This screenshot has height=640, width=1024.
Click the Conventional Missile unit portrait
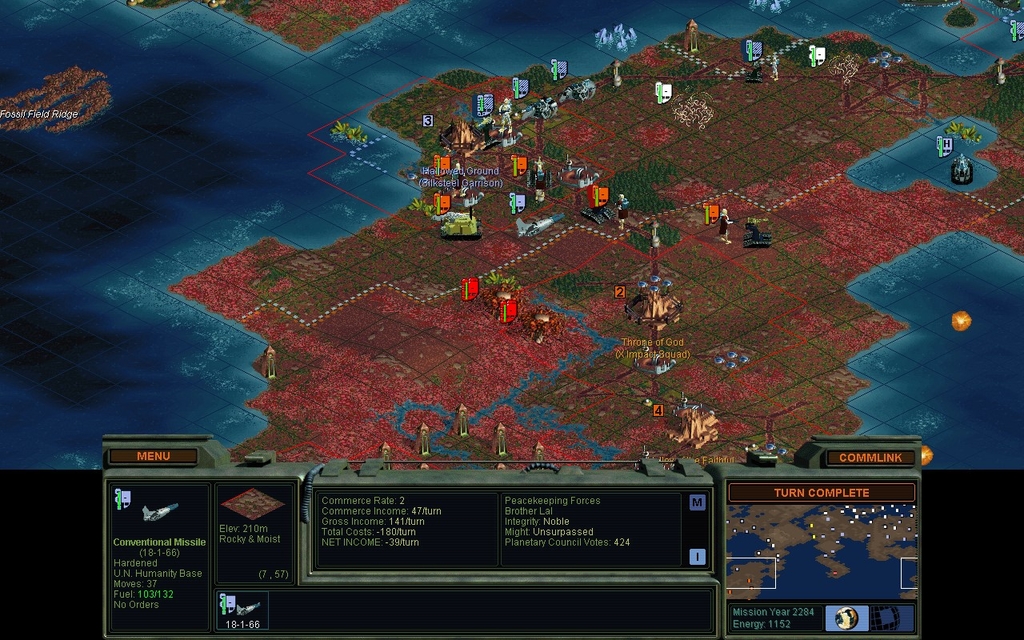[x=159, y=512]
